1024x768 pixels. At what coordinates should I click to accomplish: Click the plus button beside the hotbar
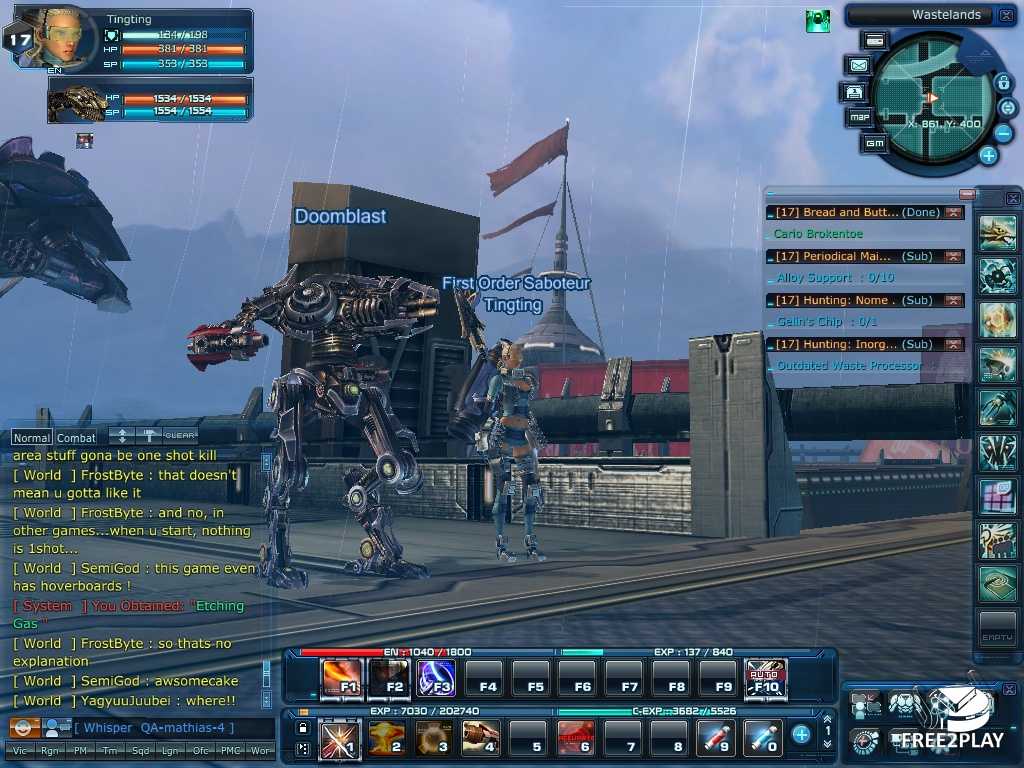point(801,735)
